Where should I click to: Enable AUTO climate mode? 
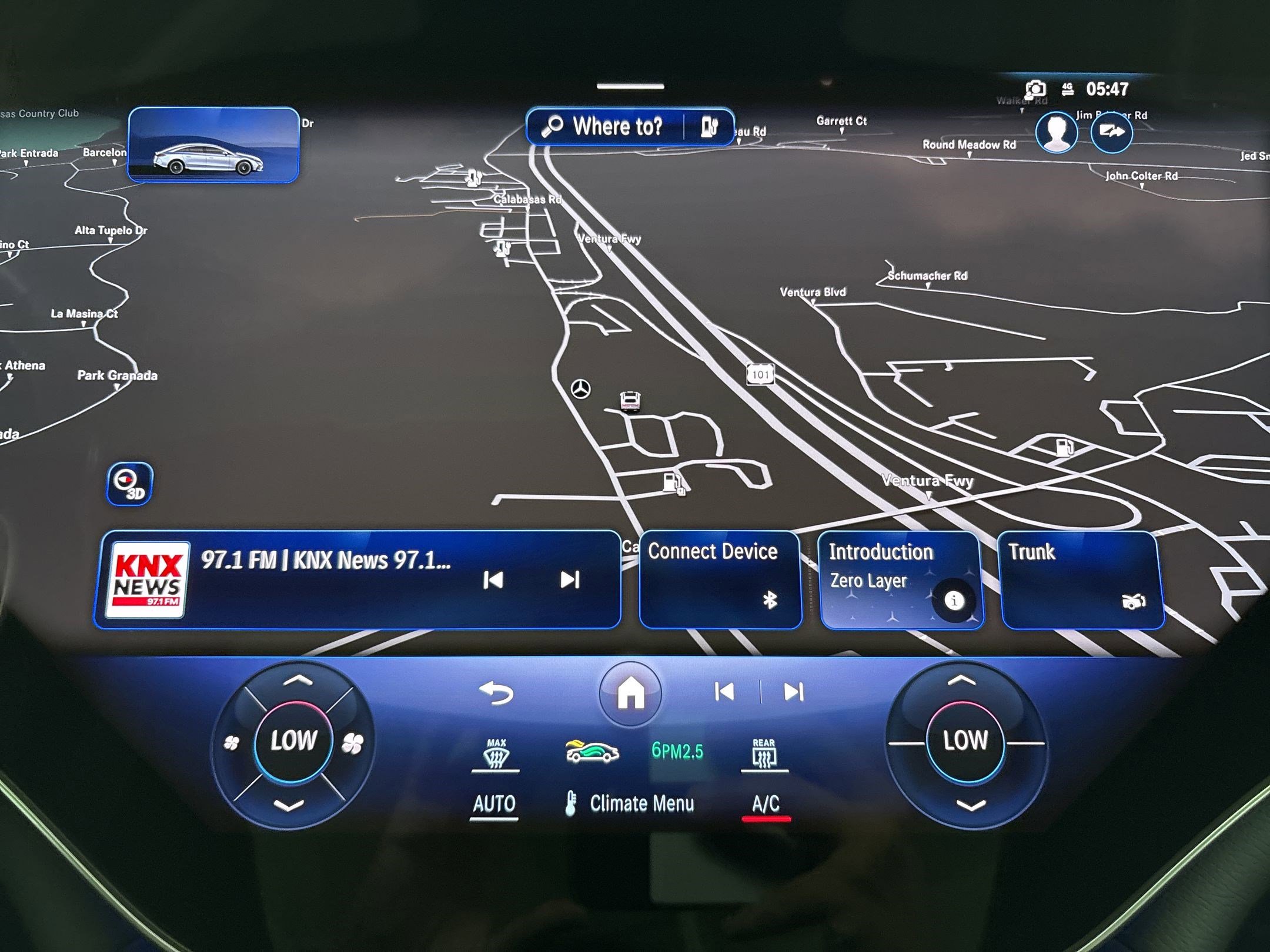pos(494,803)
